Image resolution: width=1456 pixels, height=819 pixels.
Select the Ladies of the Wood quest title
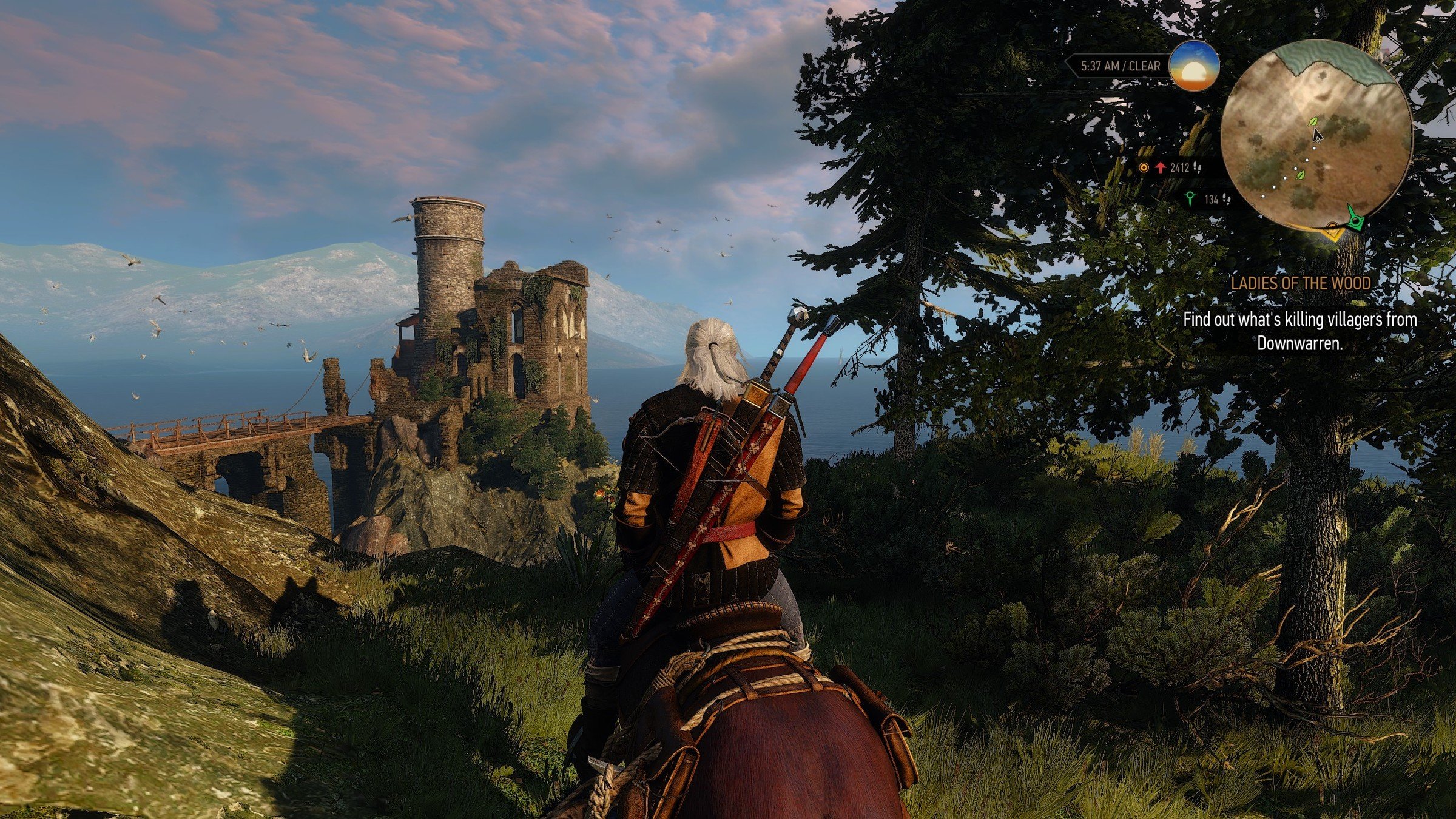click(x=1301, y=283)
